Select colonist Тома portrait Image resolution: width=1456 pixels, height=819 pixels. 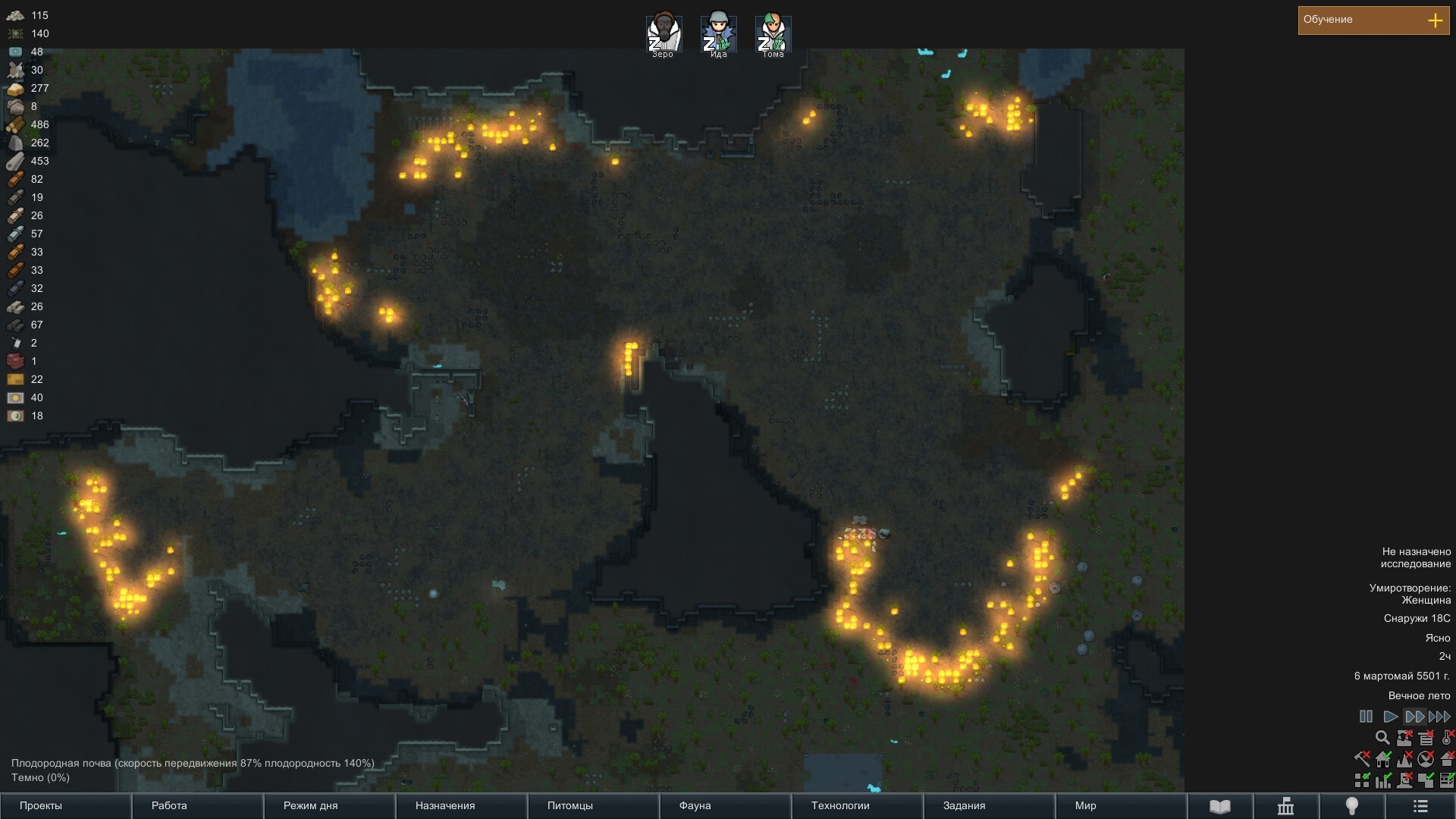773,34
